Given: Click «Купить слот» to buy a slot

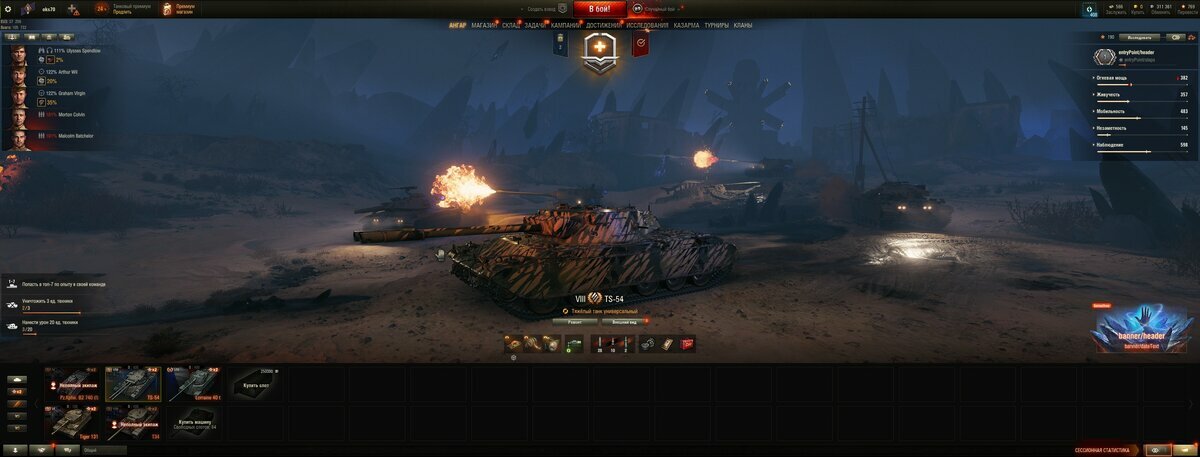Looking at the screenshot, I should [x=255, y=384].
